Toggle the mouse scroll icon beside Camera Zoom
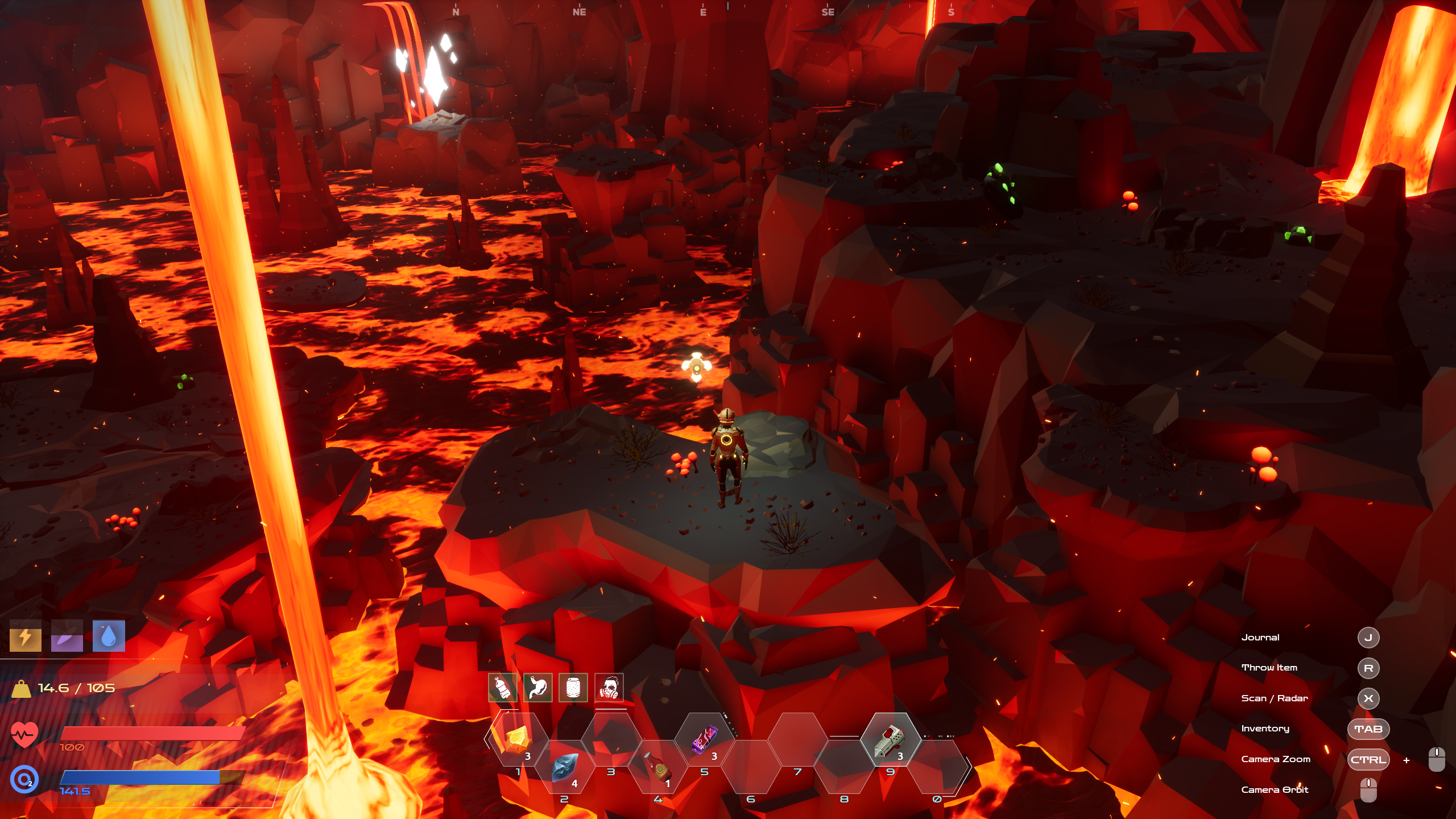The width and height of the screenshot is (1456, 819). (1437, 759)
